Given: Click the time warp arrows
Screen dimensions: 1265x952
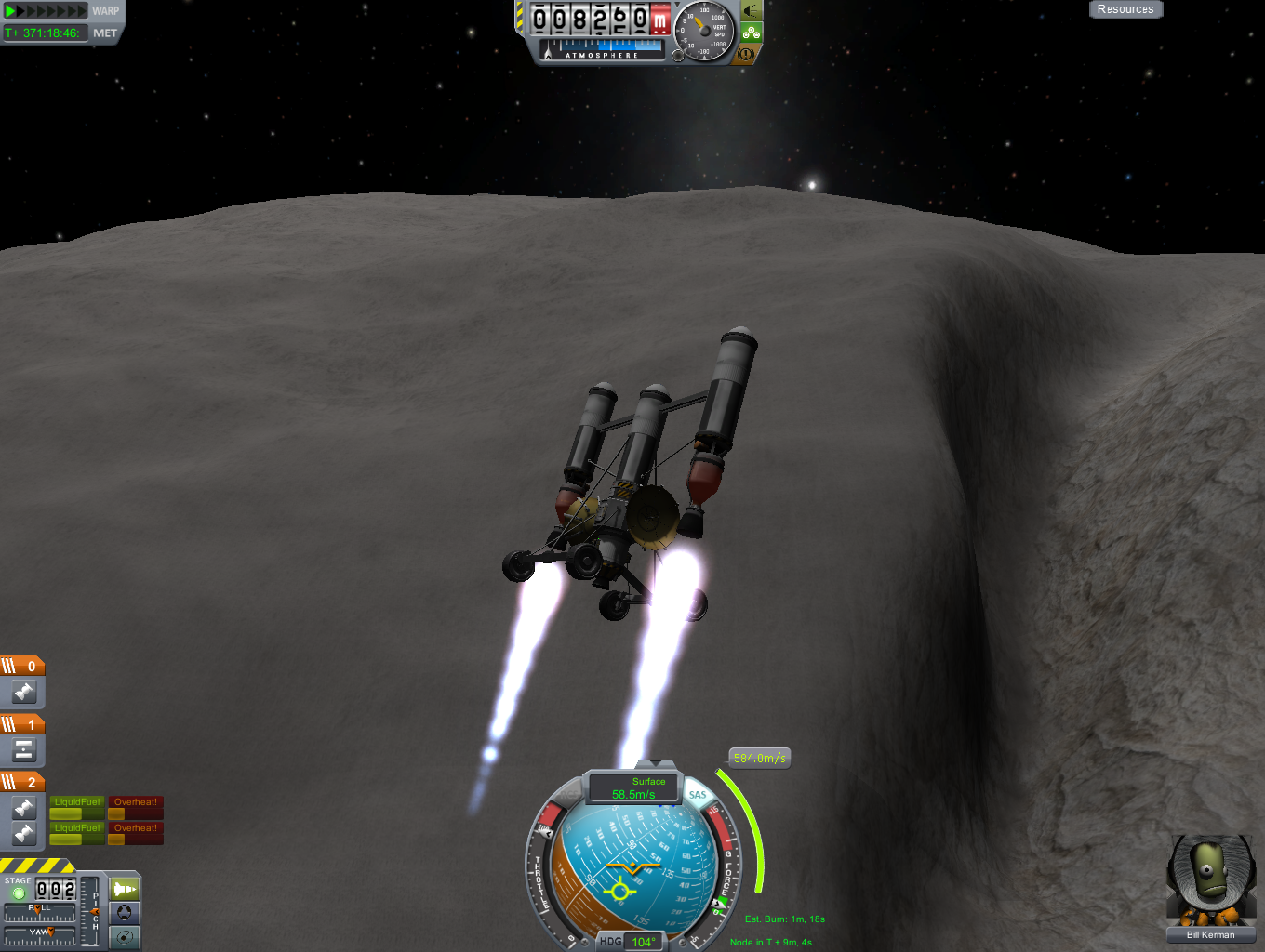Looking at the screenshot, I should coord(45,11).
